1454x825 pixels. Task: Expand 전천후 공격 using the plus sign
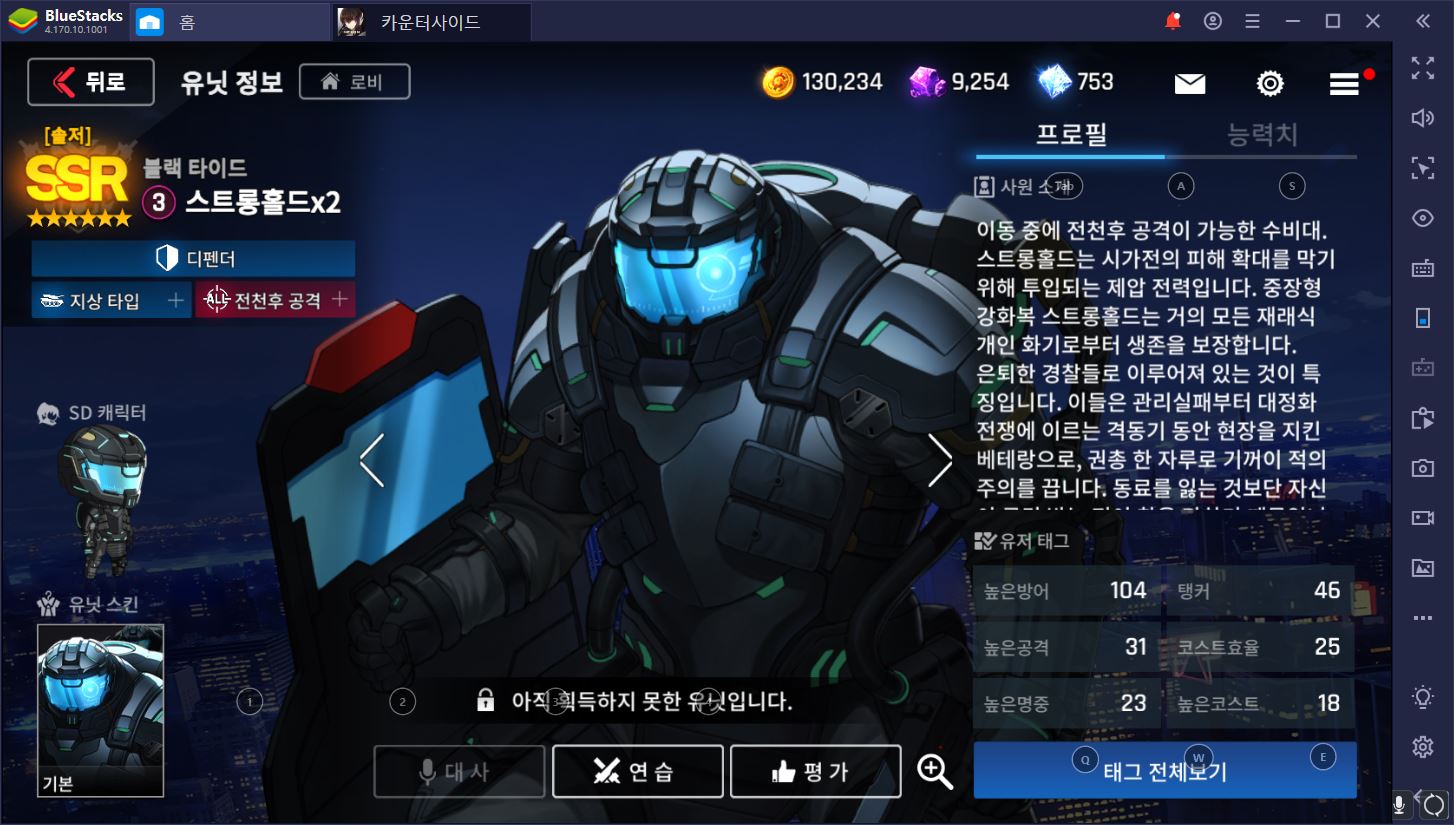(338, 299)
